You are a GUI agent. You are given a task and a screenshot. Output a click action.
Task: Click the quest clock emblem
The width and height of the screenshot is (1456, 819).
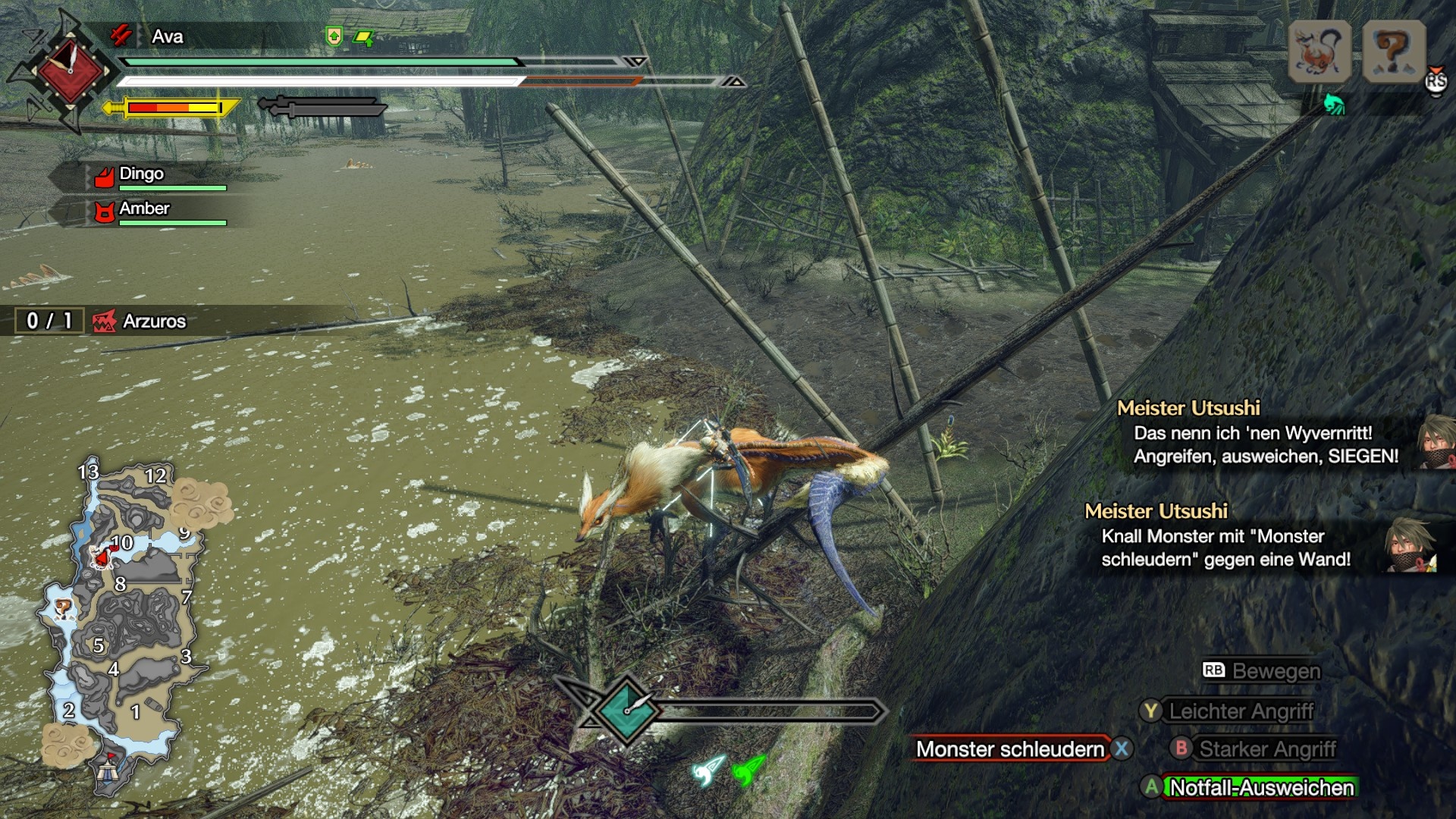coord(70,72)
